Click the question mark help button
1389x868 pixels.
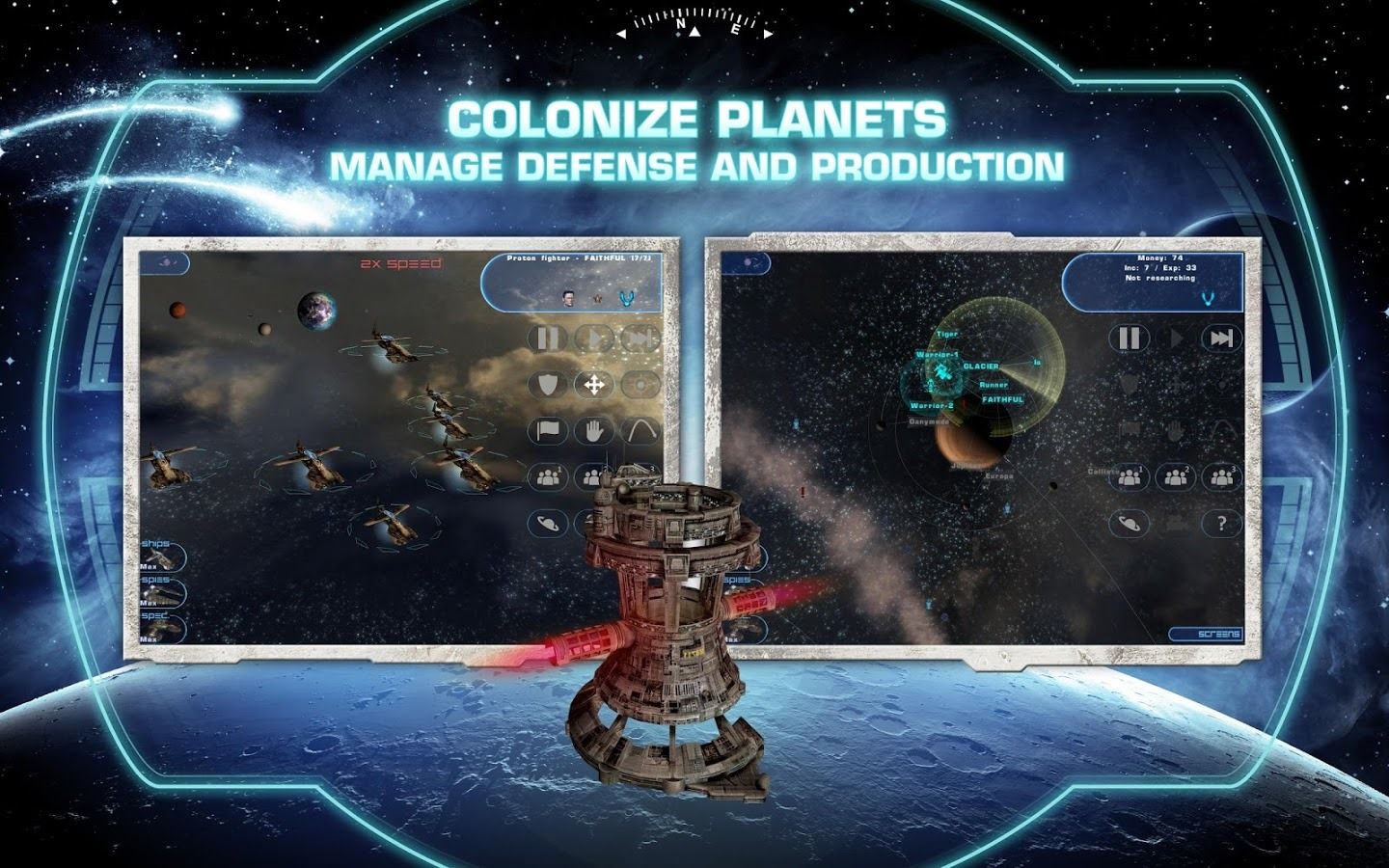point(1223,524)
